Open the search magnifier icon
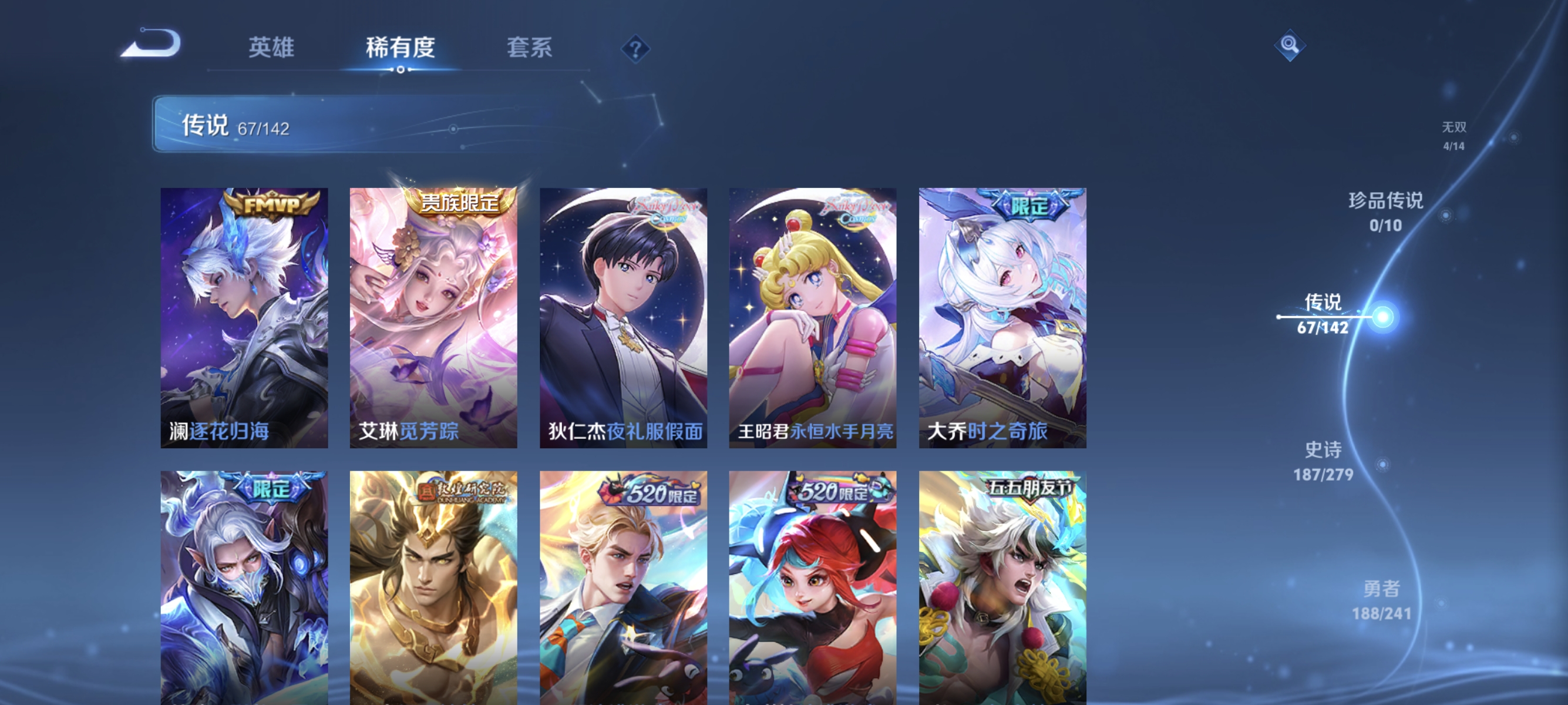This screenshot has height=705, width=1568. point(1290,45)
